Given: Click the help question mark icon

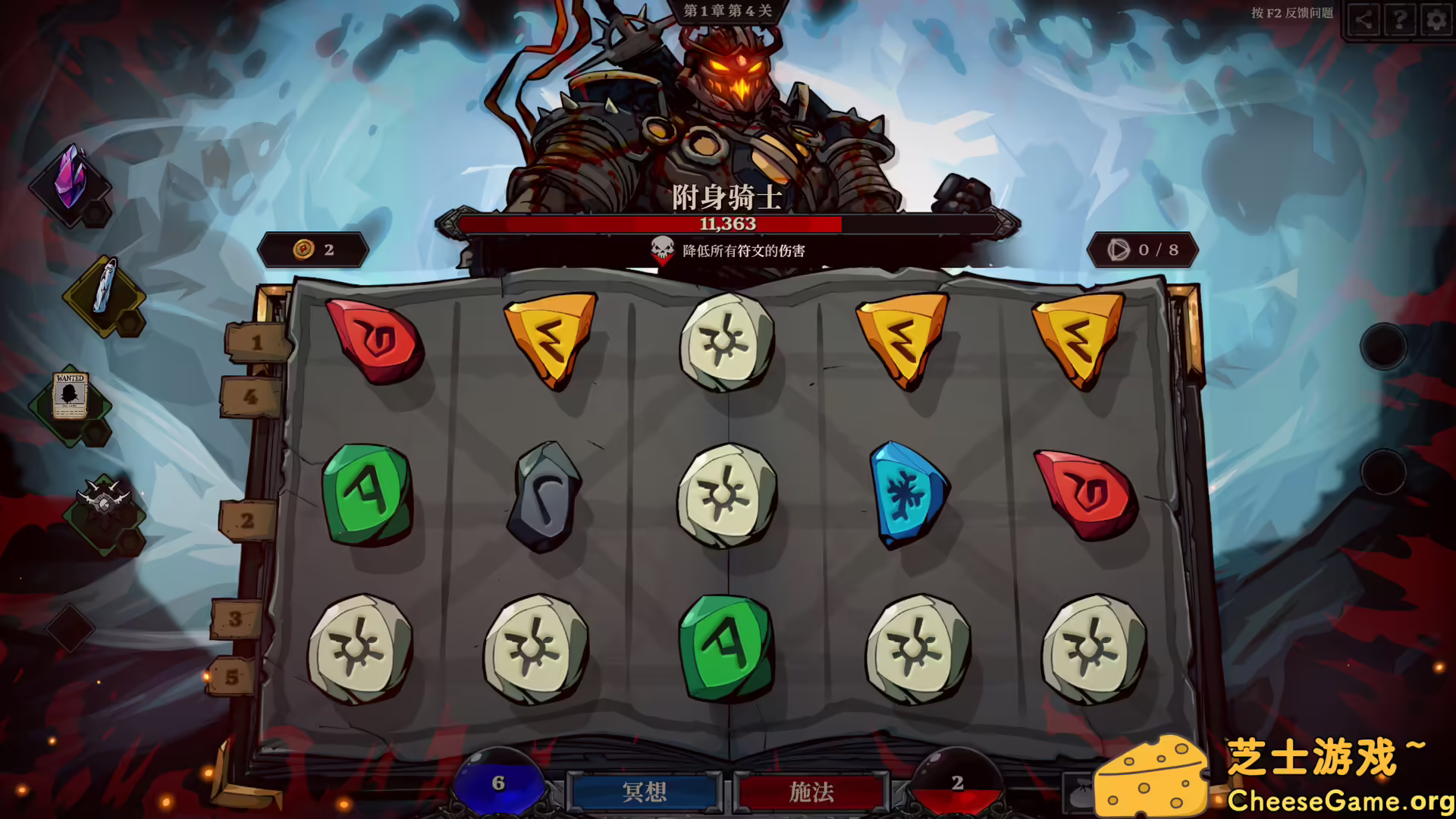Looking at the screenshot, I should pos(1398,20).
